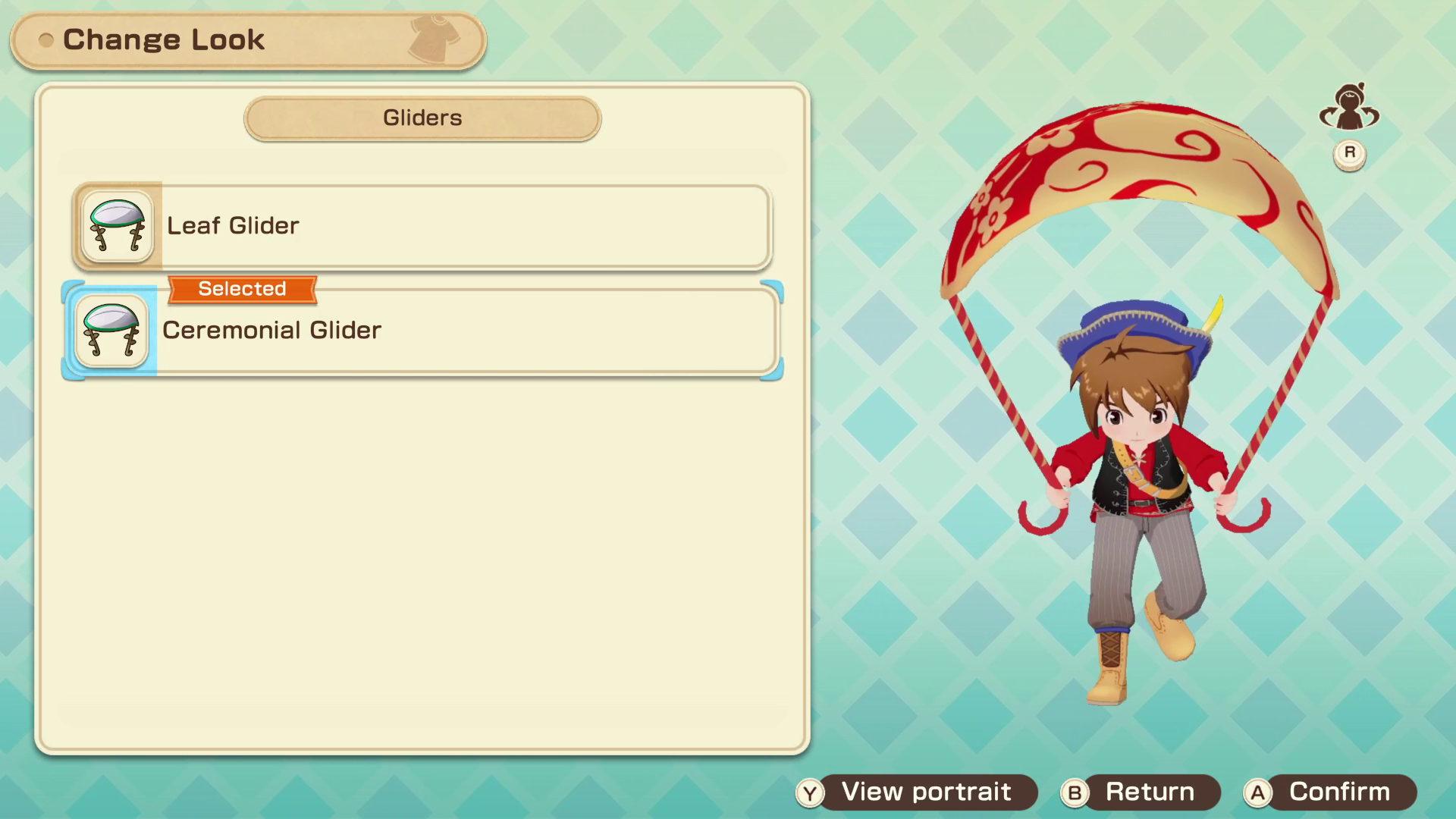Image resolution: width=1456 pixels, height=819 pixels.
Task: Choose the Ceremonial Glider row
Action: tap(422, 331)
